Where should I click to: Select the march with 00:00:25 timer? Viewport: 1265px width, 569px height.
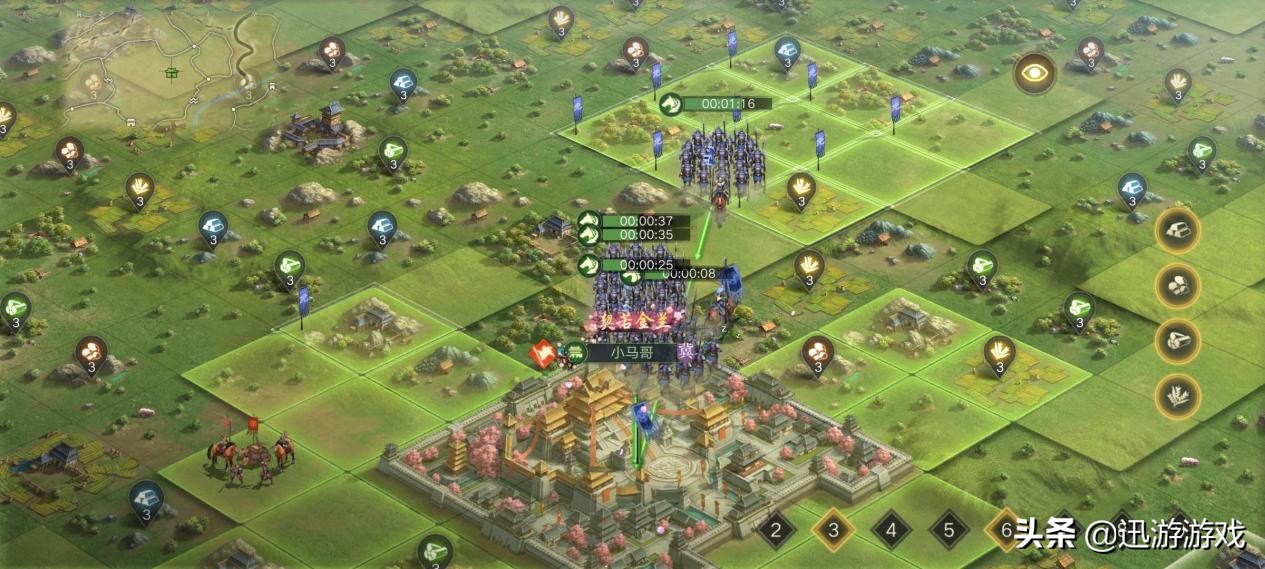[637, 265]
